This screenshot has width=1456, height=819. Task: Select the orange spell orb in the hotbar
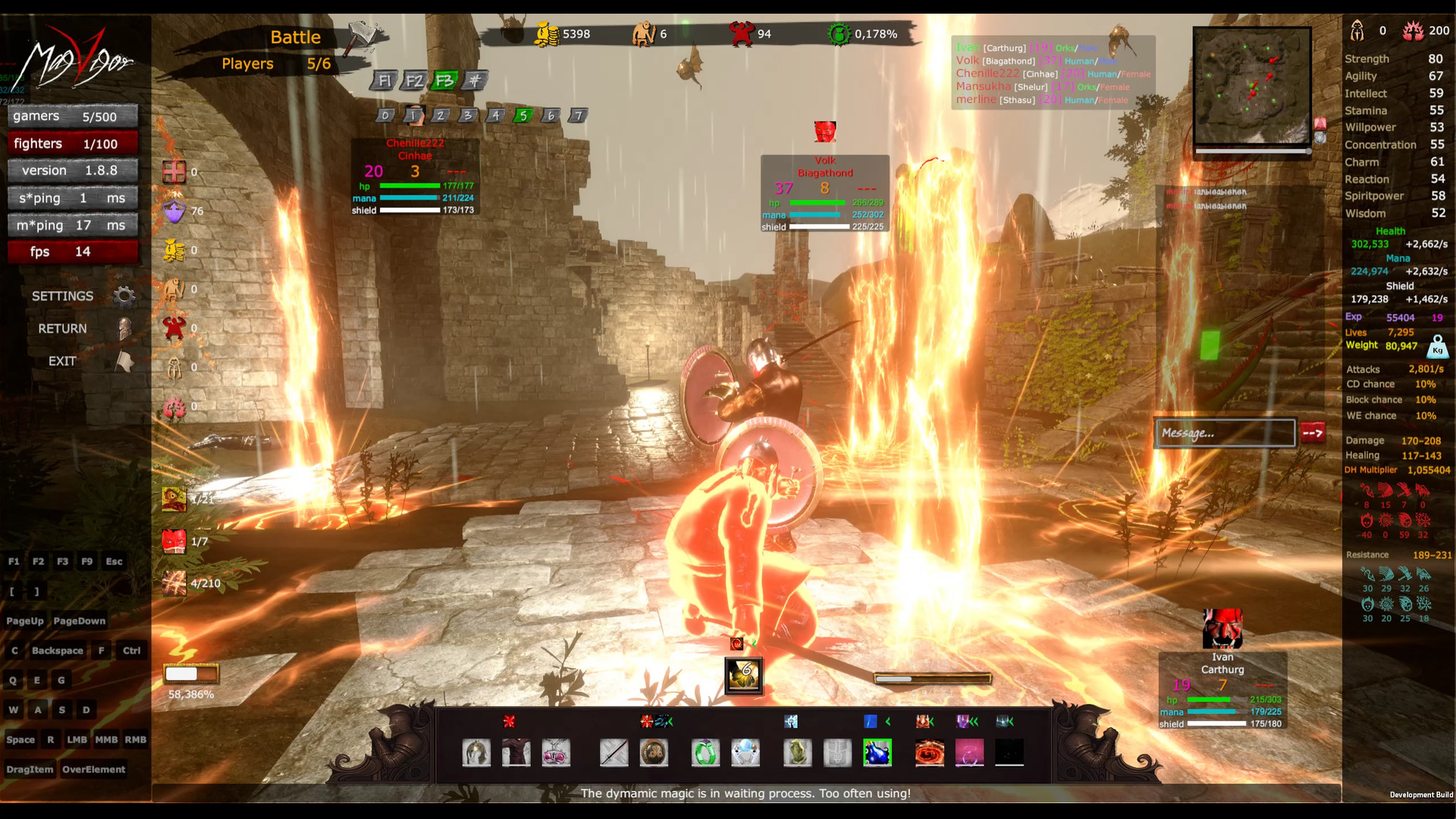[x=930, y=752]
